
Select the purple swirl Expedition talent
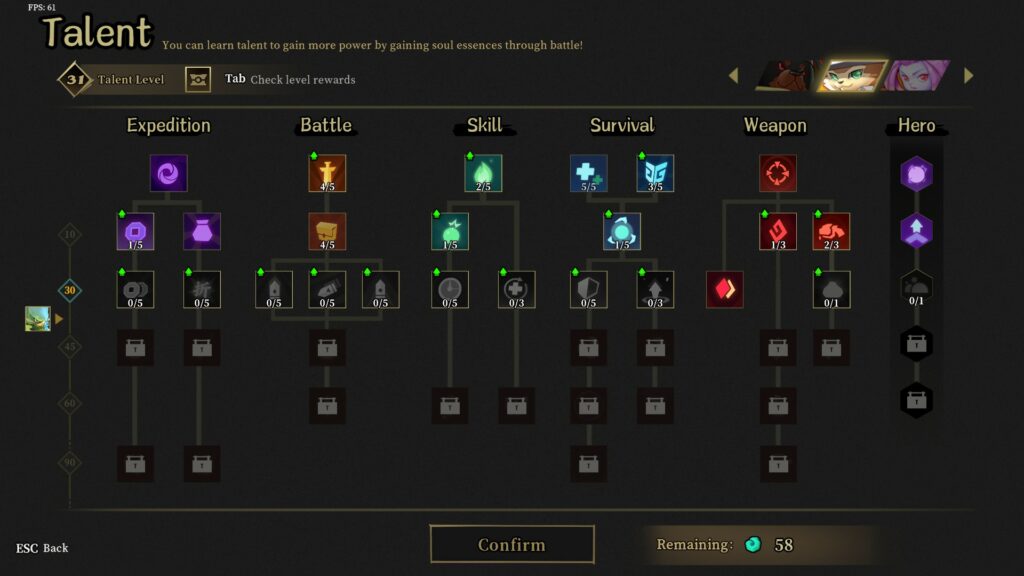pyautogui.click(x=169, y=173)
